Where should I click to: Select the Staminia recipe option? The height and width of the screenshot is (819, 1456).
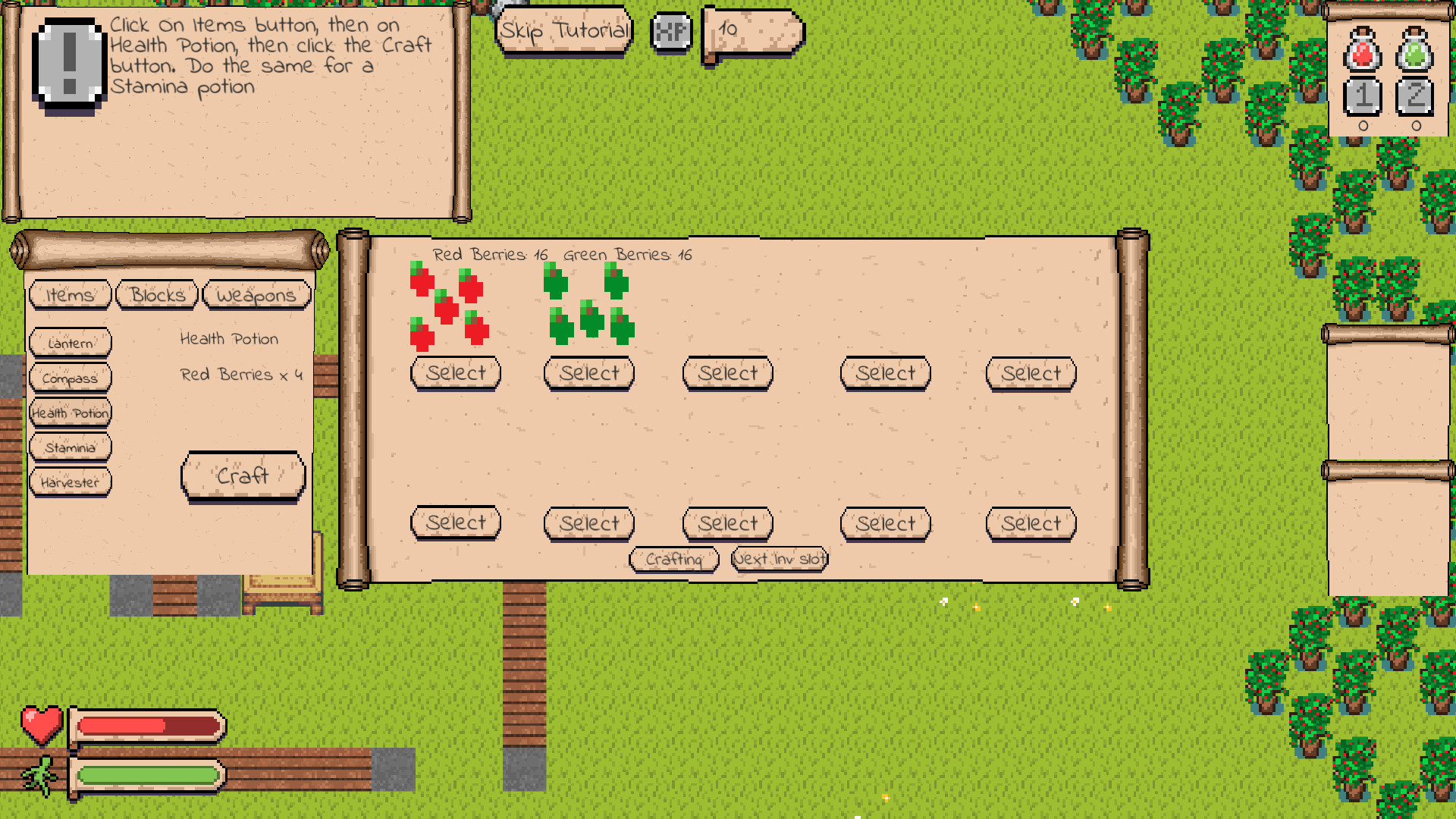point(70,447)
